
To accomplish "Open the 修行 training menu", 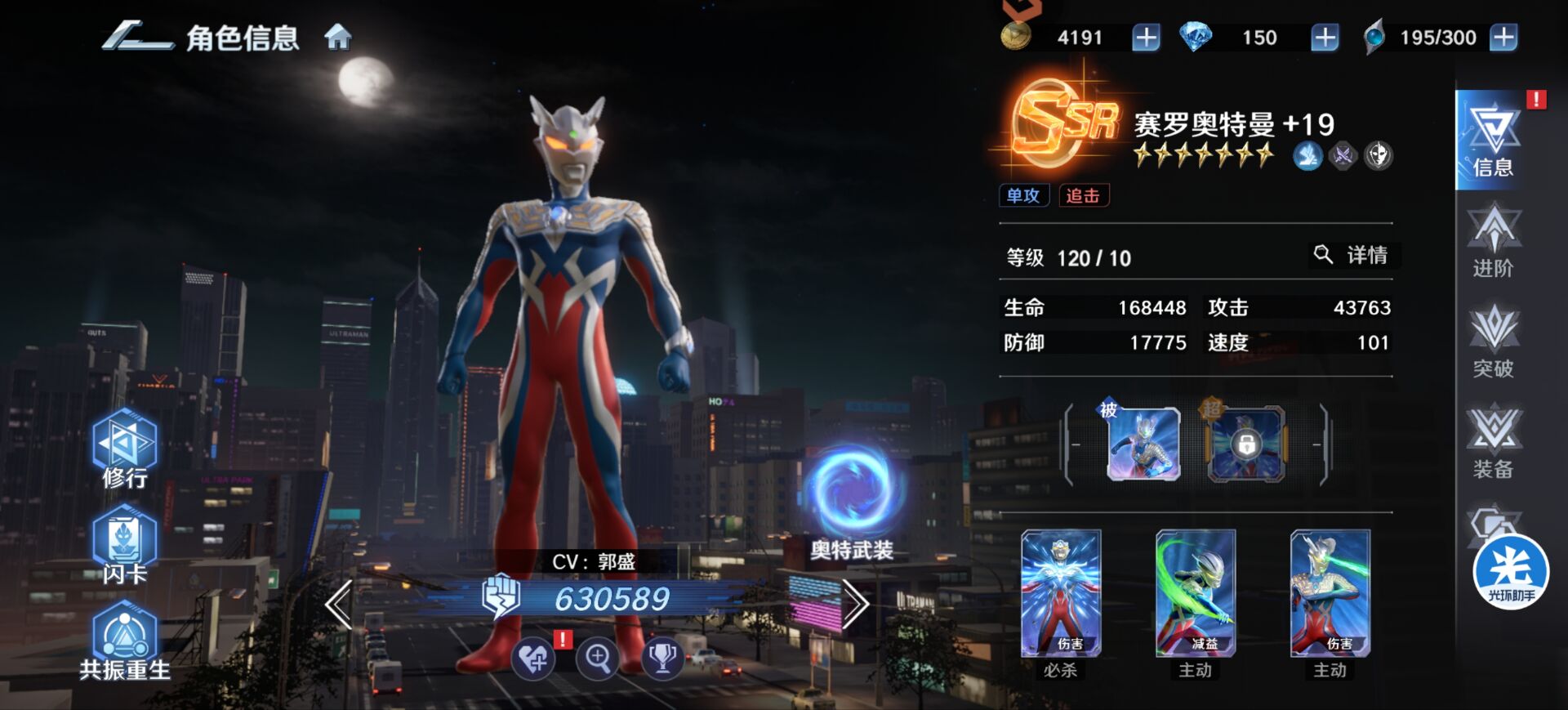I will point(125,449).
